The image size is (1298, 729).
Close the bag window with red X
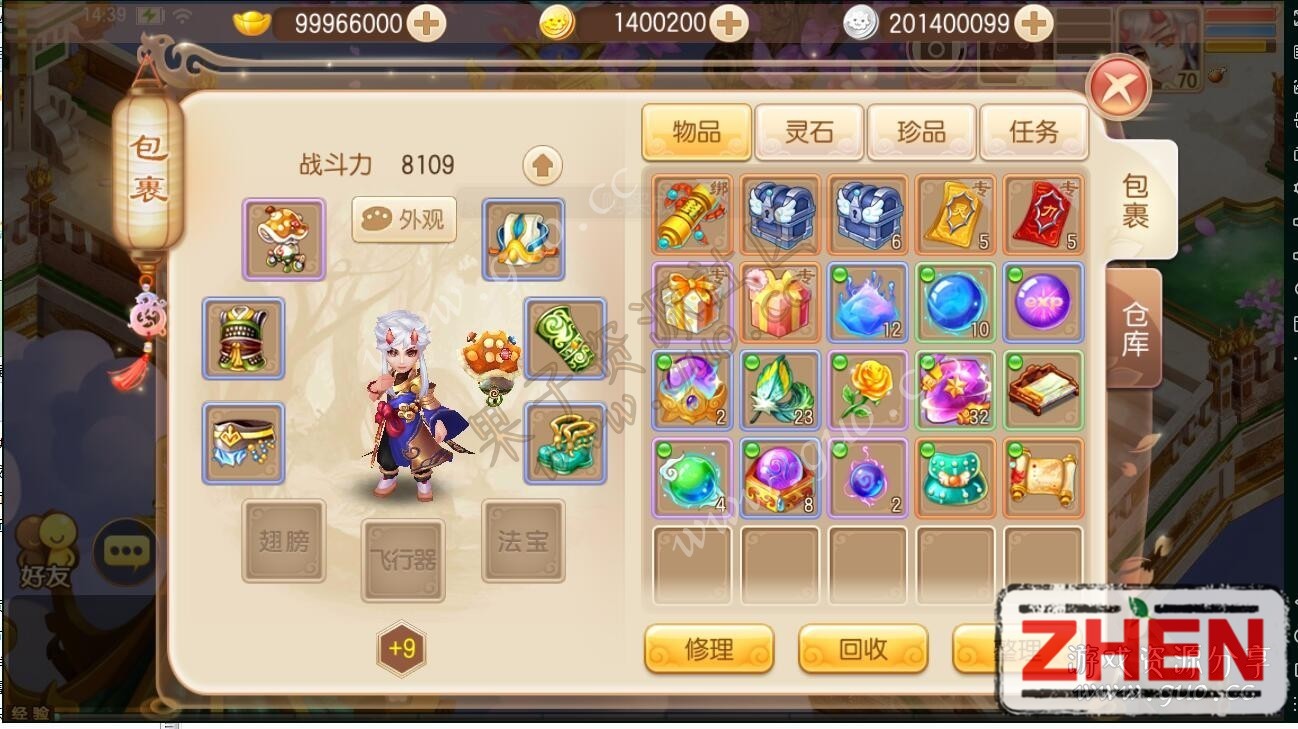click(x=1119, y=88)
